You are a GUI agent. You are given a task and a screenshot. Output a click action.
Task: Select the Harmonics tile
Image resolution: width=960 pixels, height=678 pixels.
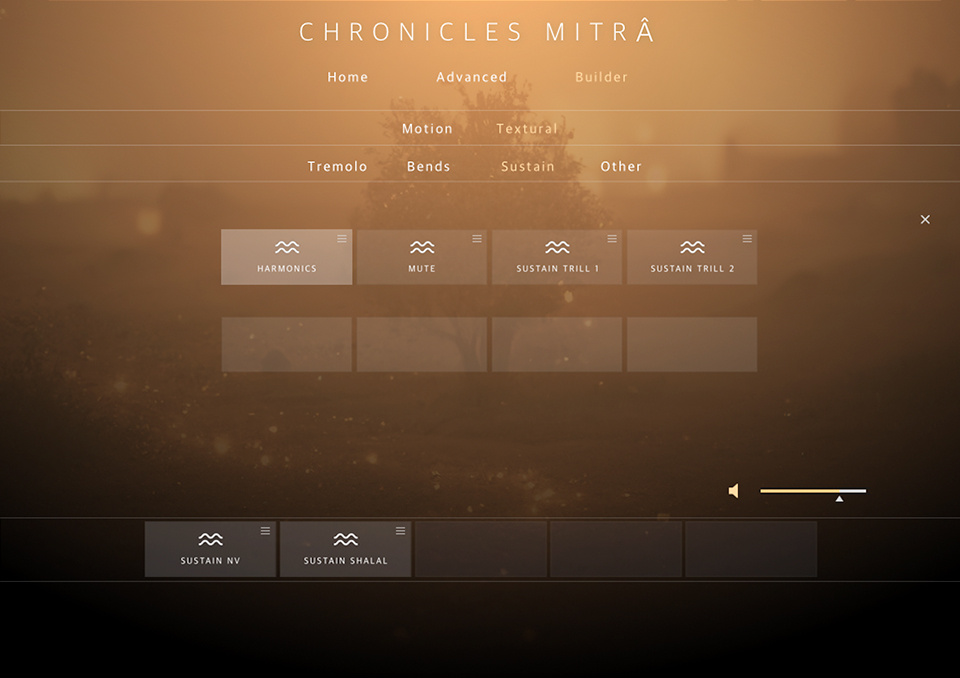286,258
